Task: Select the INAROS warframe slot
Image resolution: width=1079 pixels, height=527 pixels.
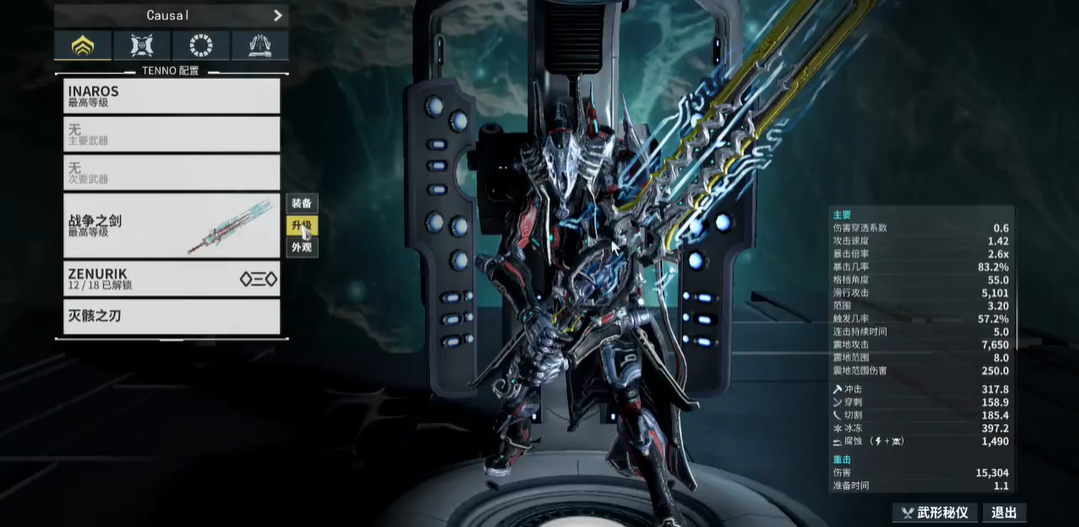Action: (168, 96)
